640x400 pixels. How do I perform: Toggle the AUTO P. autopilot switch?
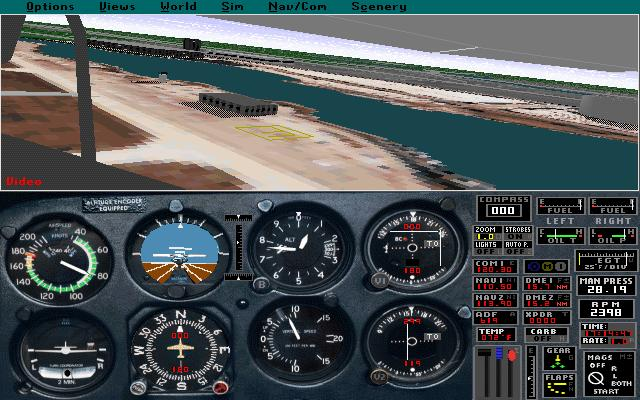[517, 249]
